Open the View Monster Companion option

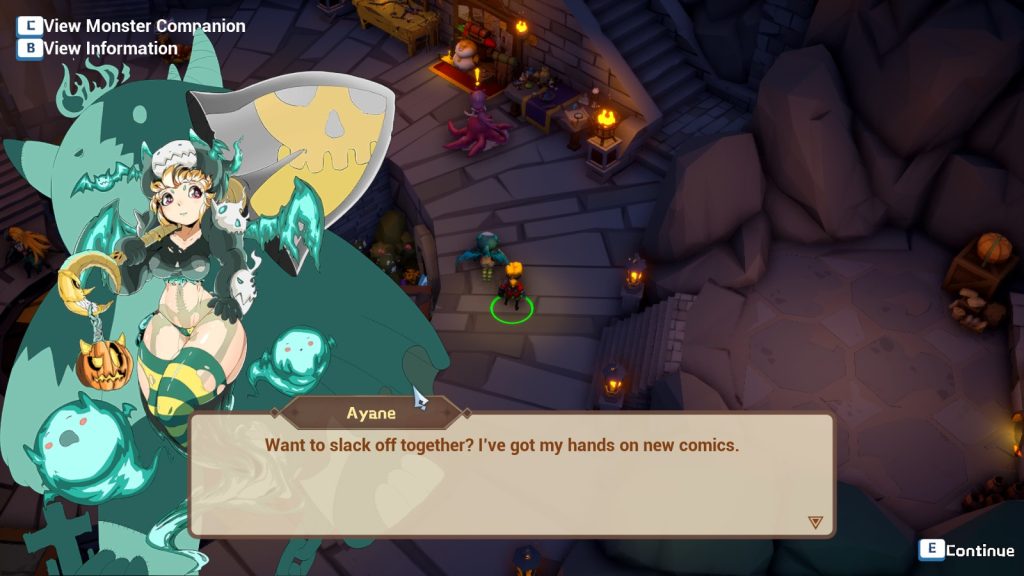(x=132, y=26)
